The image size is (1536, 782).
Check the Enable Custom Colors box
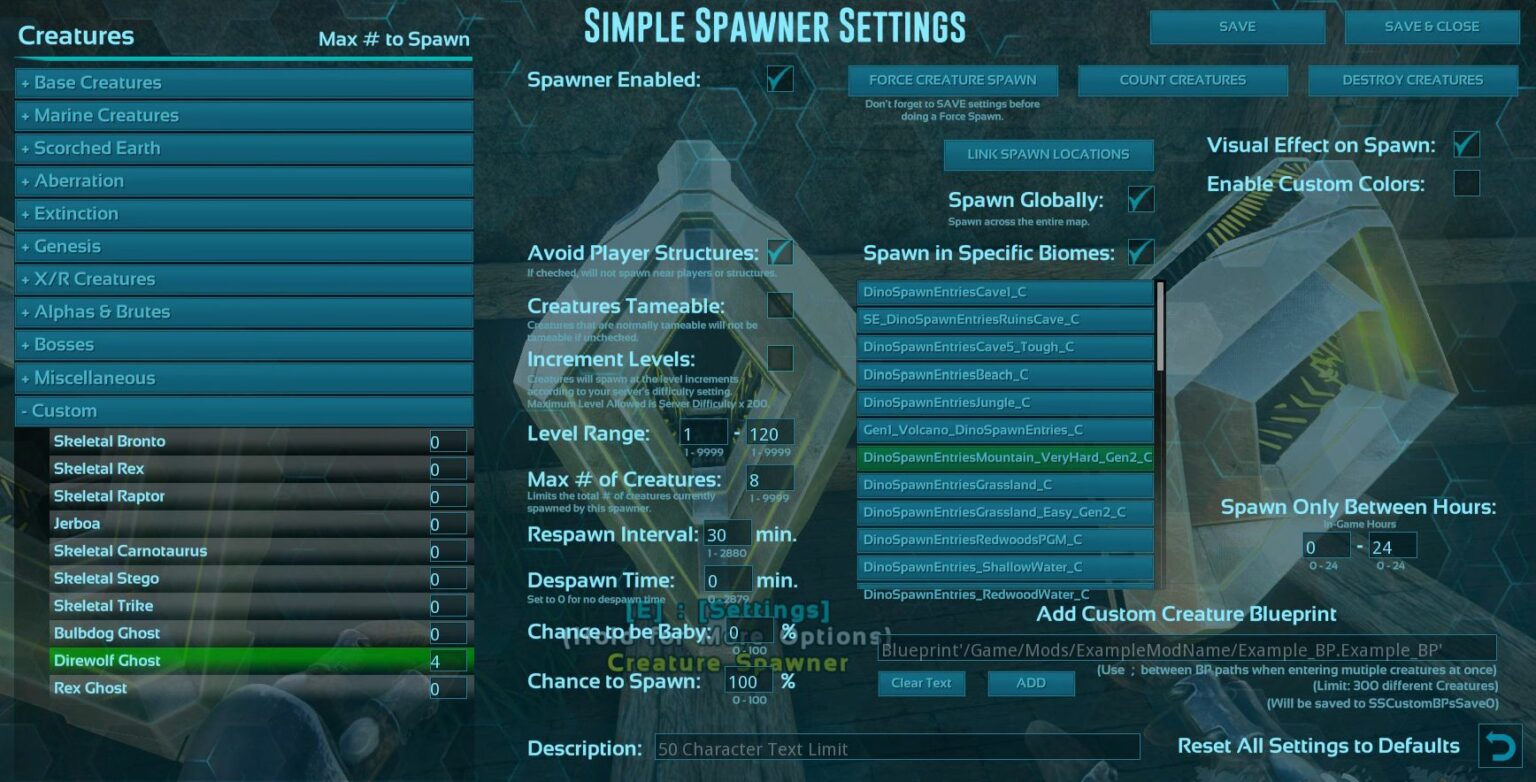click(1466, 183)
